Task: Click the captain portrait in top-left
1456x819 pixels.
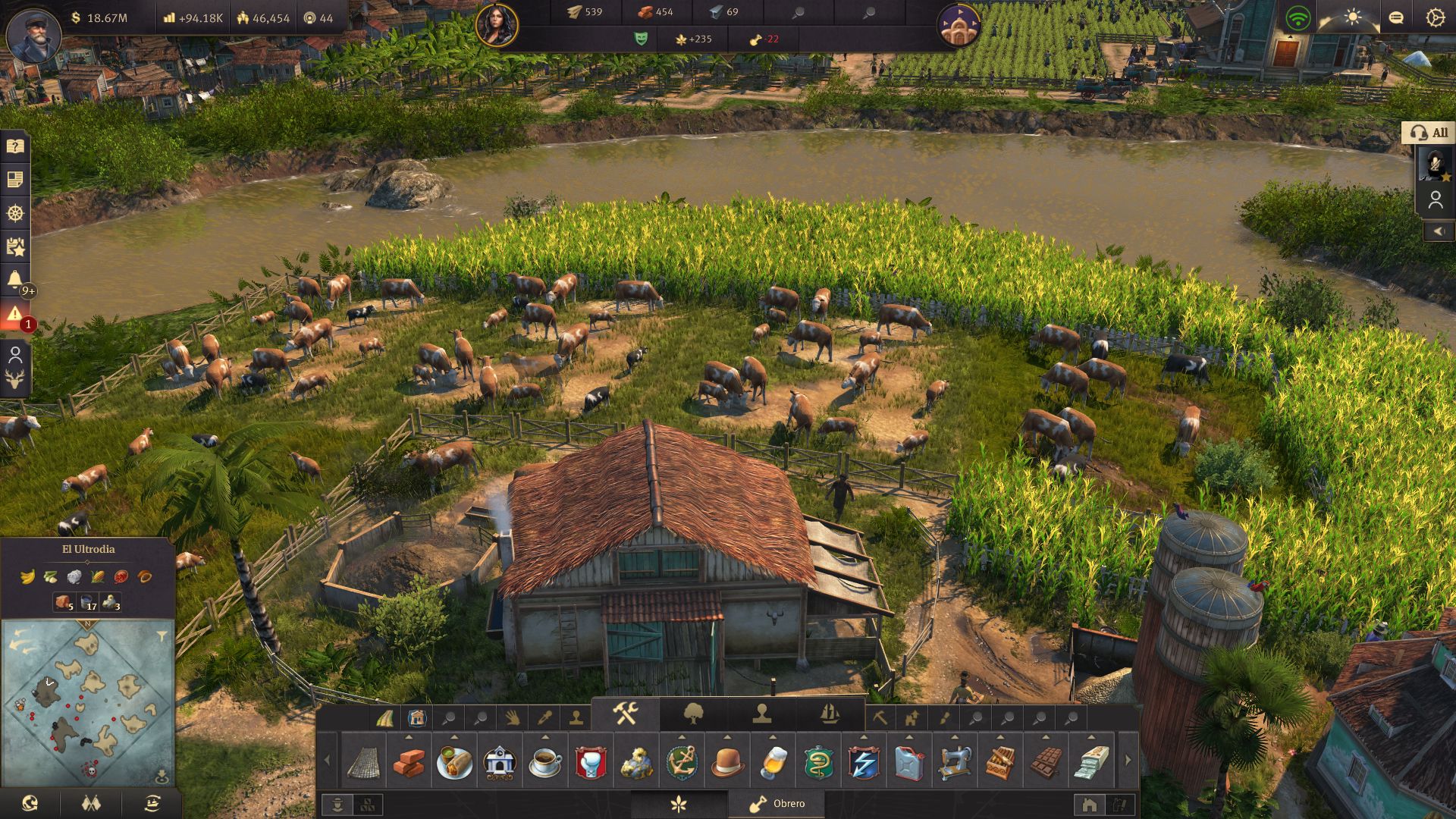Action: pyautogui.click(x=33, y=34)
